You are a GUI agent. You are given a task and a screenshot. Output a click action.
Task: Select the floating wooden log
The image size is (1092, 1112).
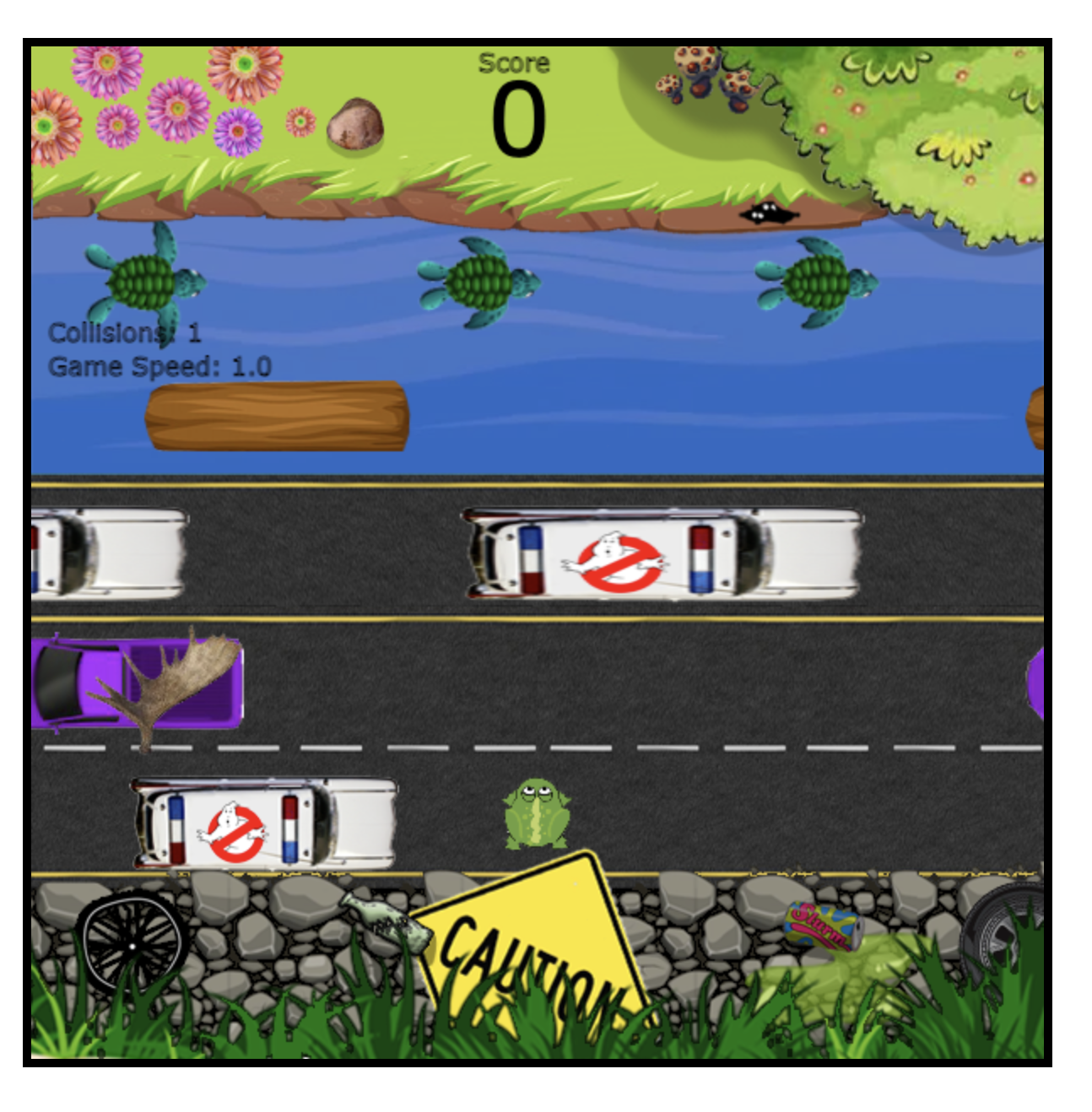pos(278,416)
